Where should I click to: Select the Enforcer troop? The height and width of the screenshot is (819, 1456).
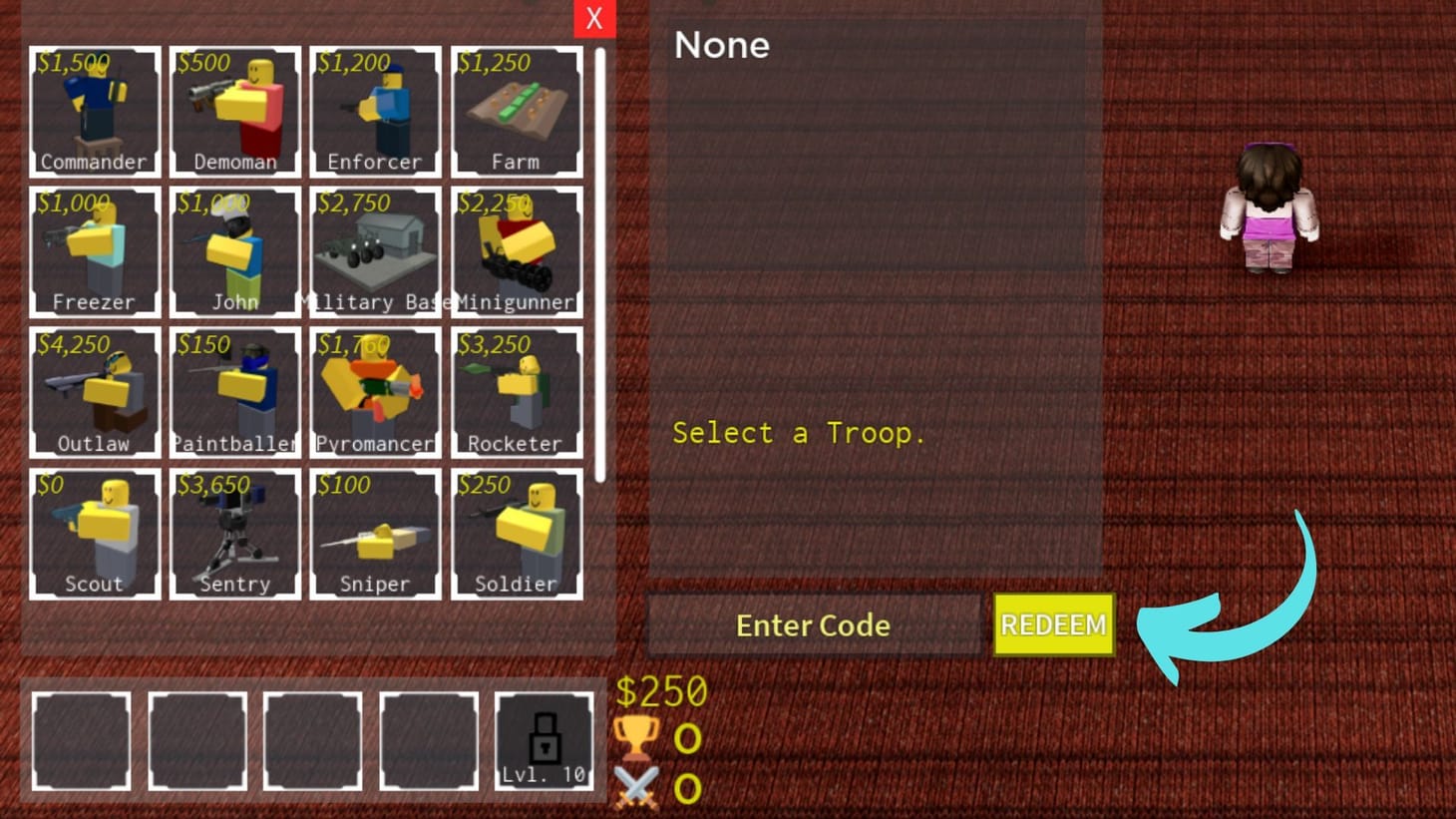pos(376,110)
